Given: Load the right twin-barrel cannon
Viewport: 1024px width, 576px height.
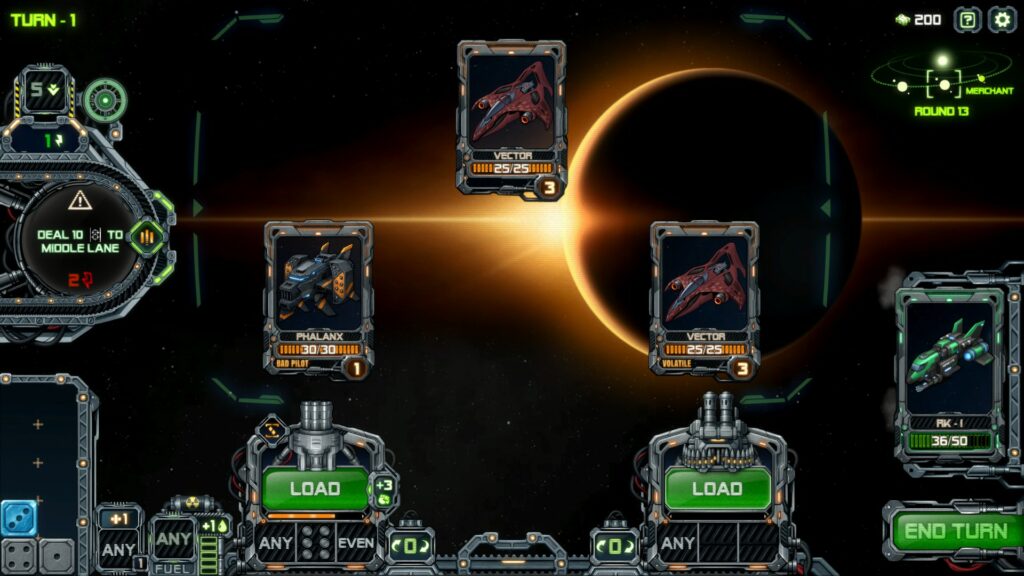Looking at the screenshot, I should pyautogui.click(x=717, y=489).
